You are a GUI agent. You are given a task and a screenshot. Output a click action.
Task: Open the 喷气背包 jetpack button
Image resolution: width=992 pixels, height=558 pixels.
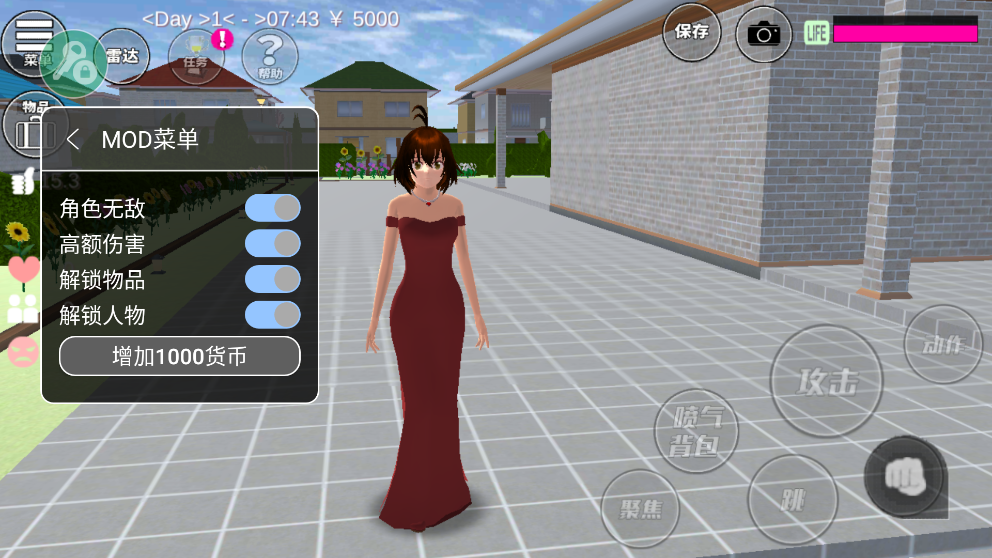[696, 430]
